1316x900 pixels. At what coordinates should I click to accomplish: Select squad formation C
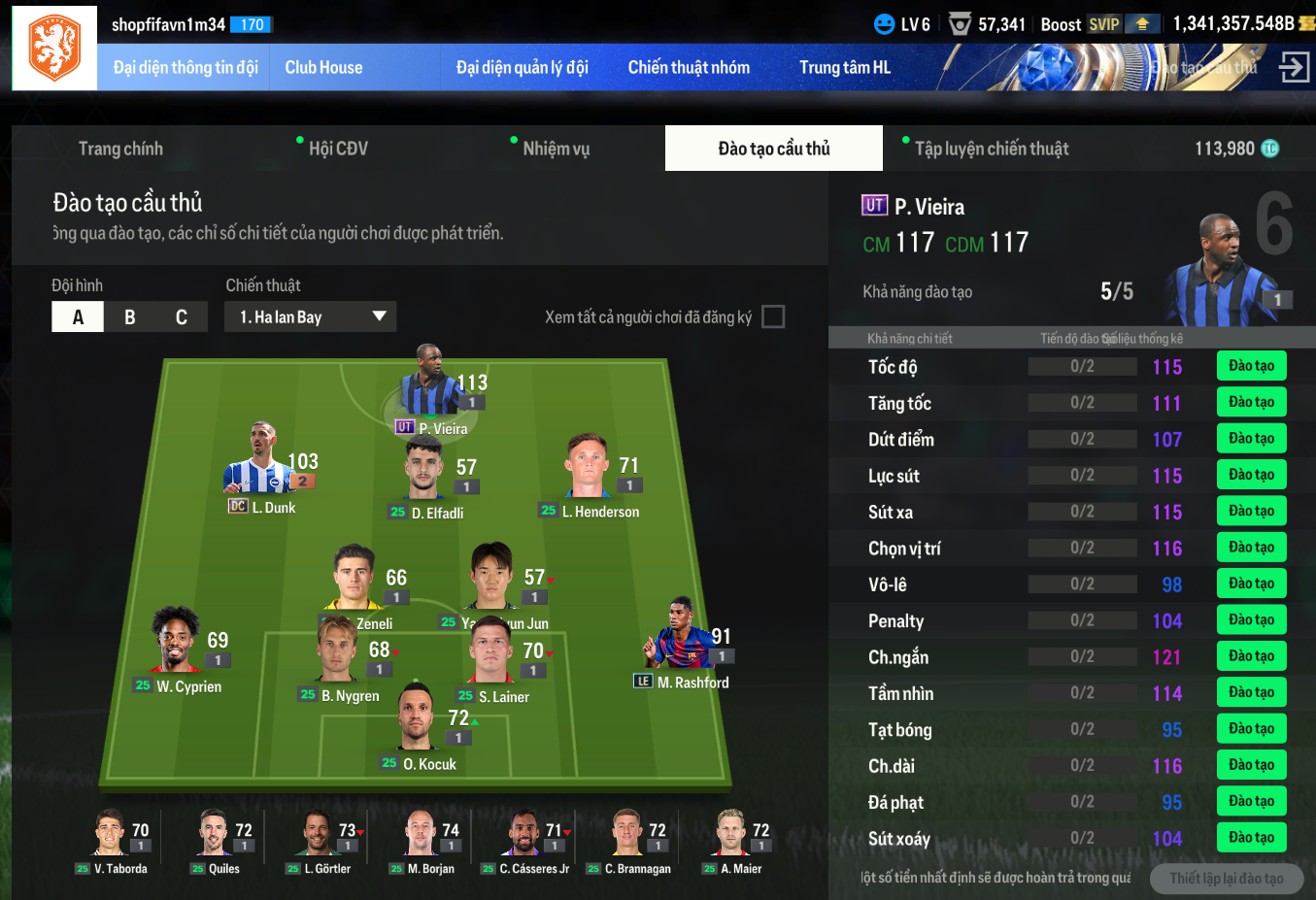point(181,317)
